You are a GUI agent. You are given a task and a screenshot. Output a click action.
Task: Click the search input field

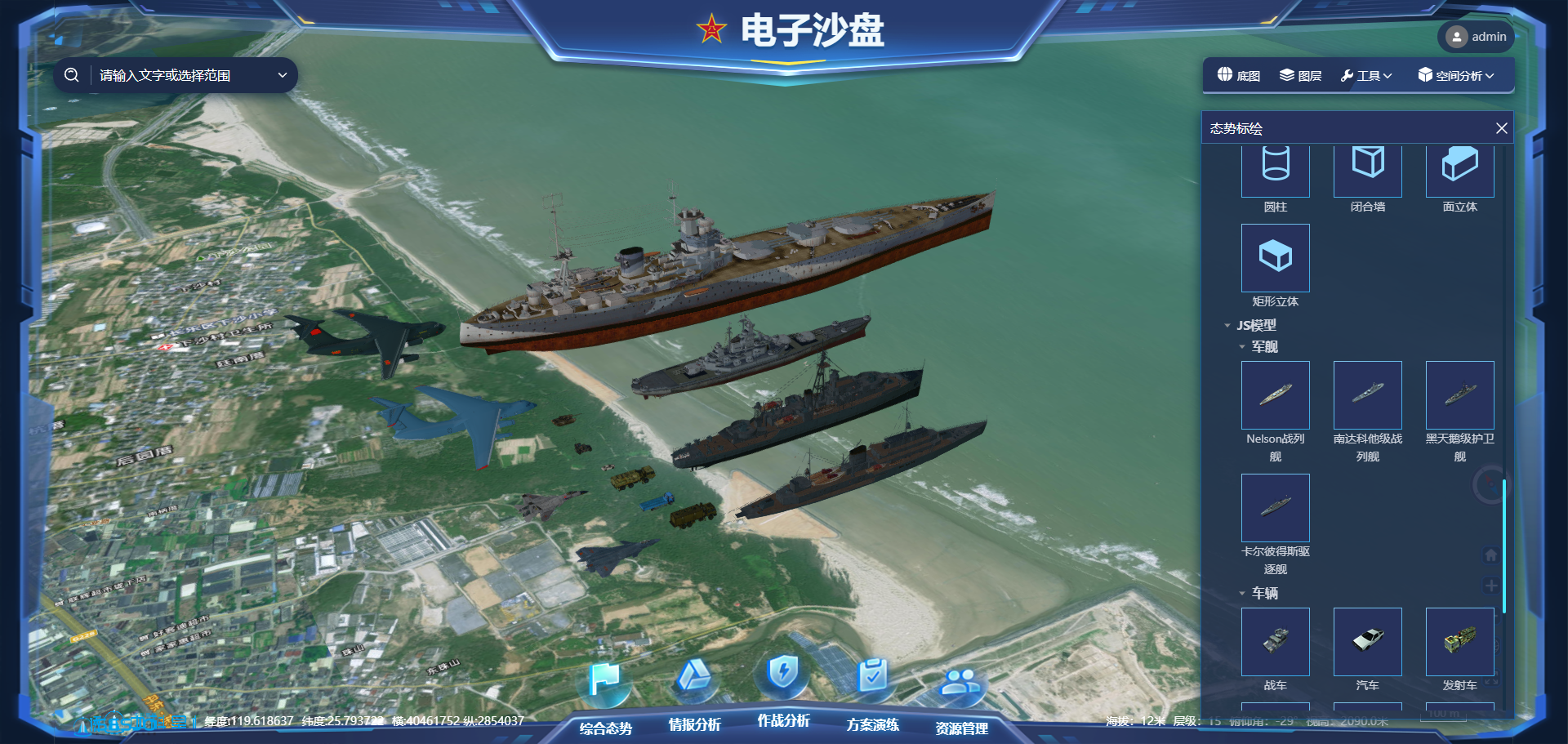(x=184, y=76)
